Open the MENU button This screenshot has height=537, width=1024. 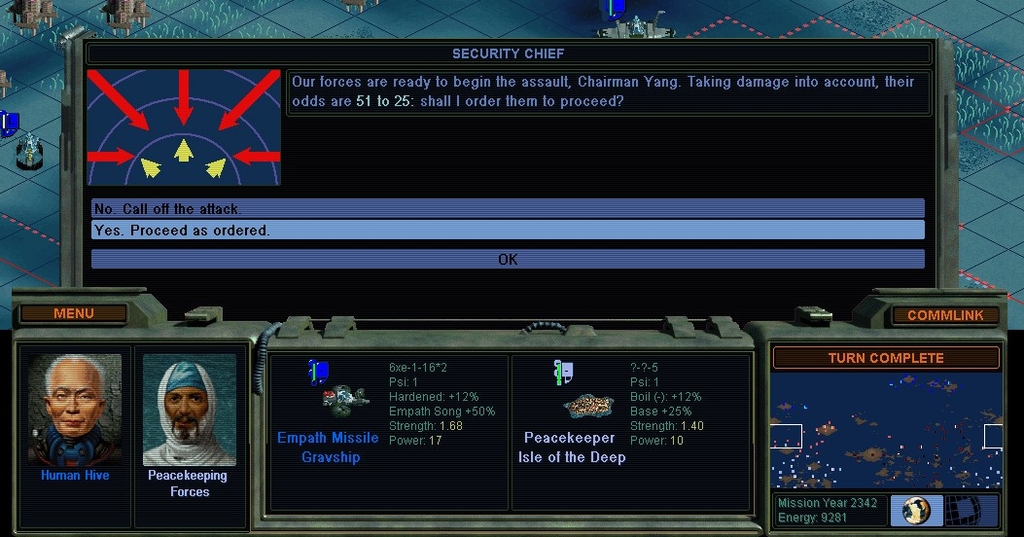pos(73,314)
